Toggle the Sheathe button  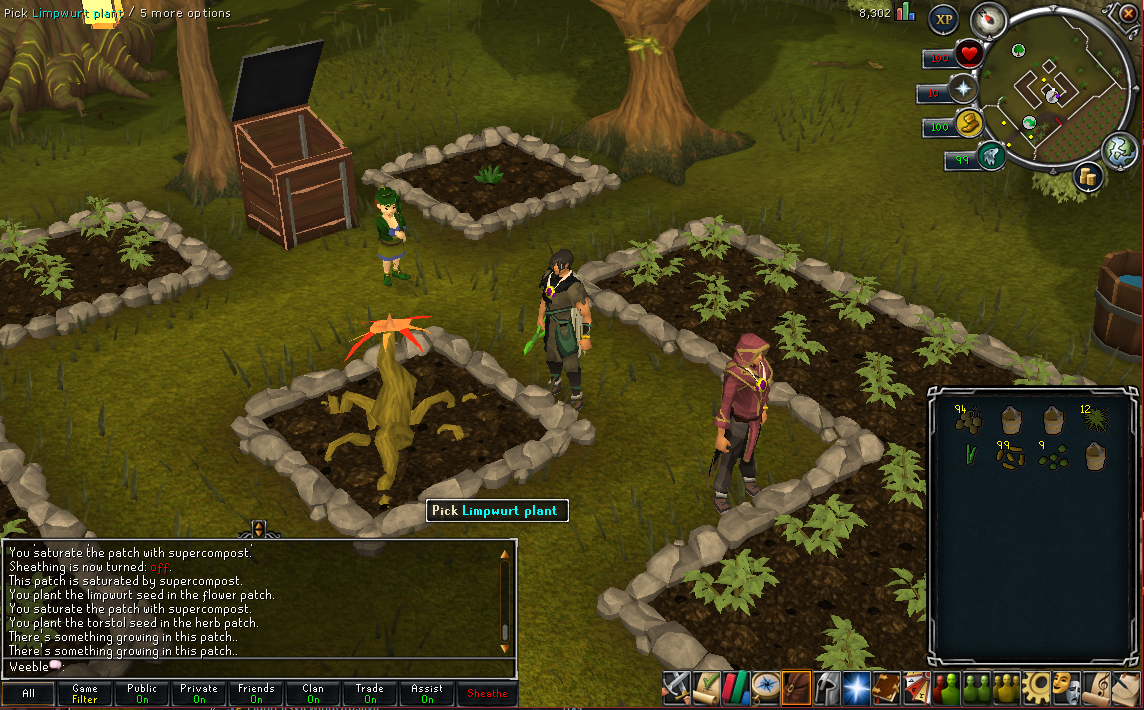pyautogui.click(x=487, y=694)
